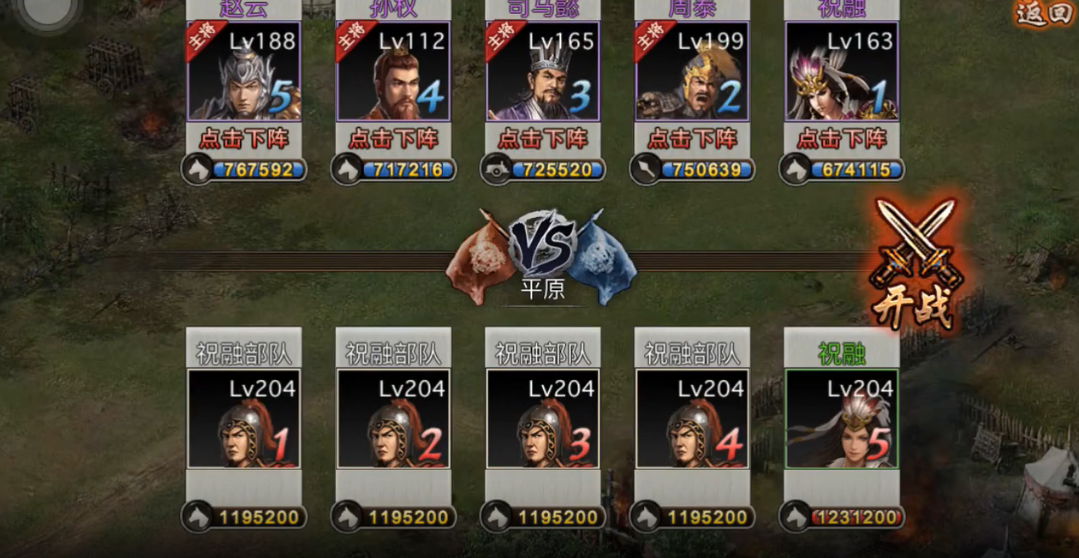Start the battle with the 开战 button
1079x558 pixels.
[x=913, y=267]
